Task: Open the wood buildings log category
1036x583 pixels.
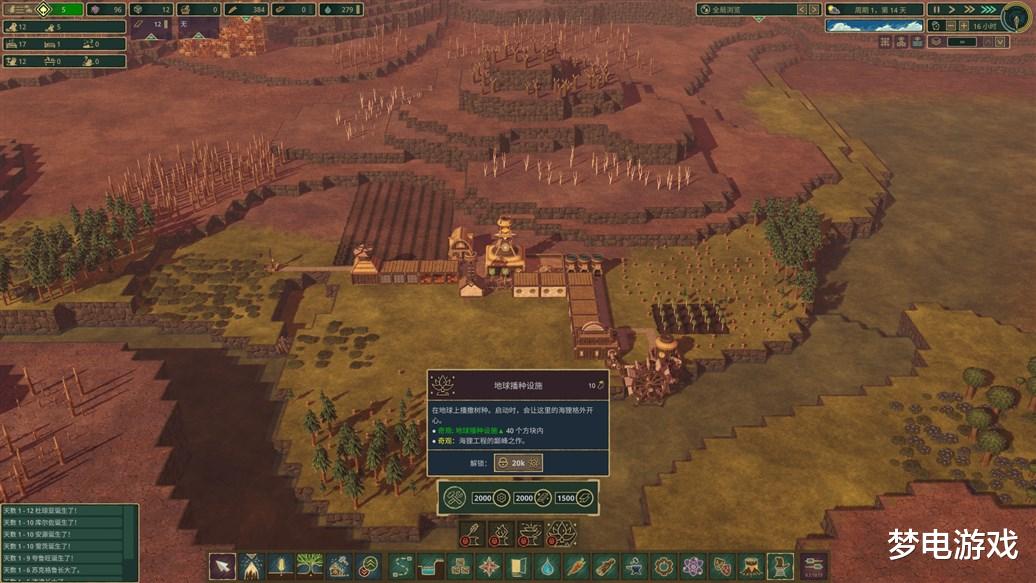Action: [604, 566]
